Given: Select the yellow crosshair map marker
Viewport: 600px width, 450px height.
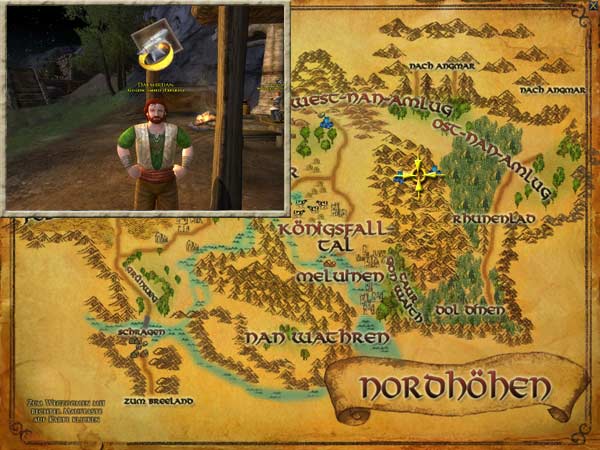Looking at the screenshot, I should coord(418,176).
